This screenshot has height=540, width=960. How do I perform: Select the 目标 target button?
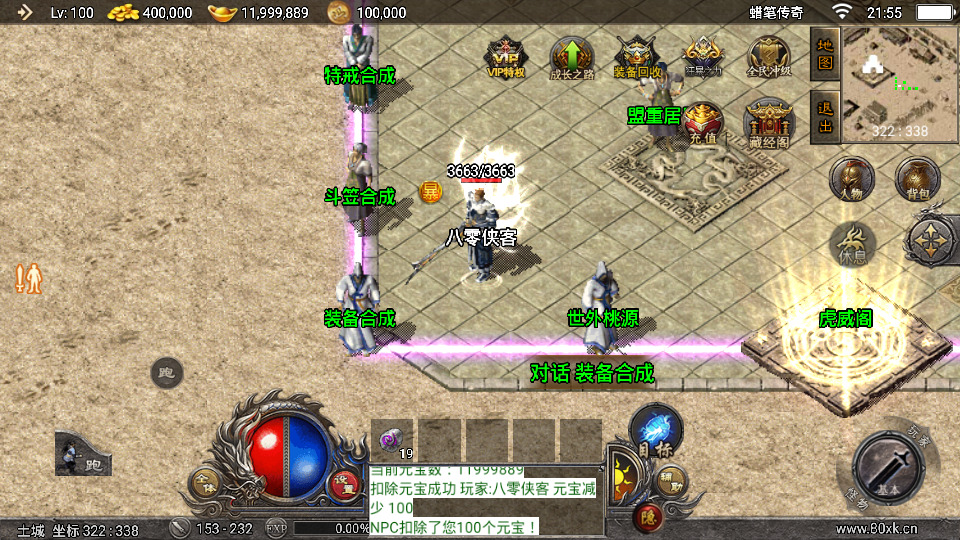pyautogui.click(x=655, y=431)
